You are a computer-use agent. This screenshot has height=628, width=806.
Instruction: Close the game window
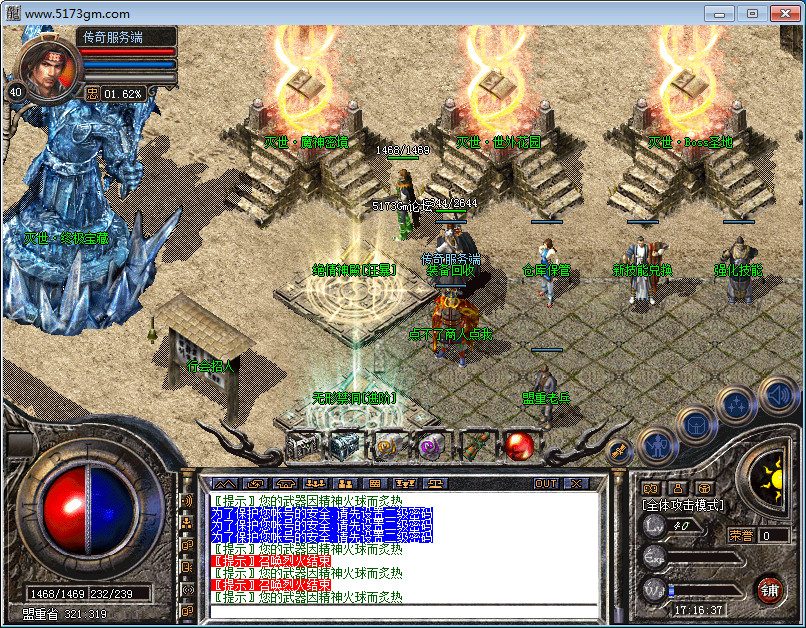click(x=785, y=13)
